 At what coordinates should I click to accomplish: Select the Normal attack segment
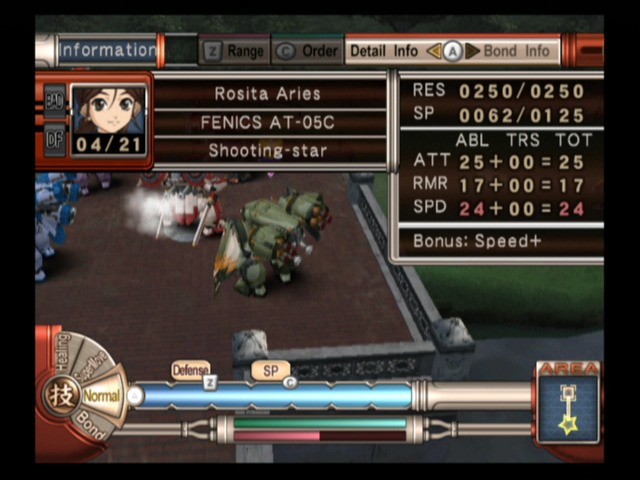pyautogui.click(x=100, y=396)
